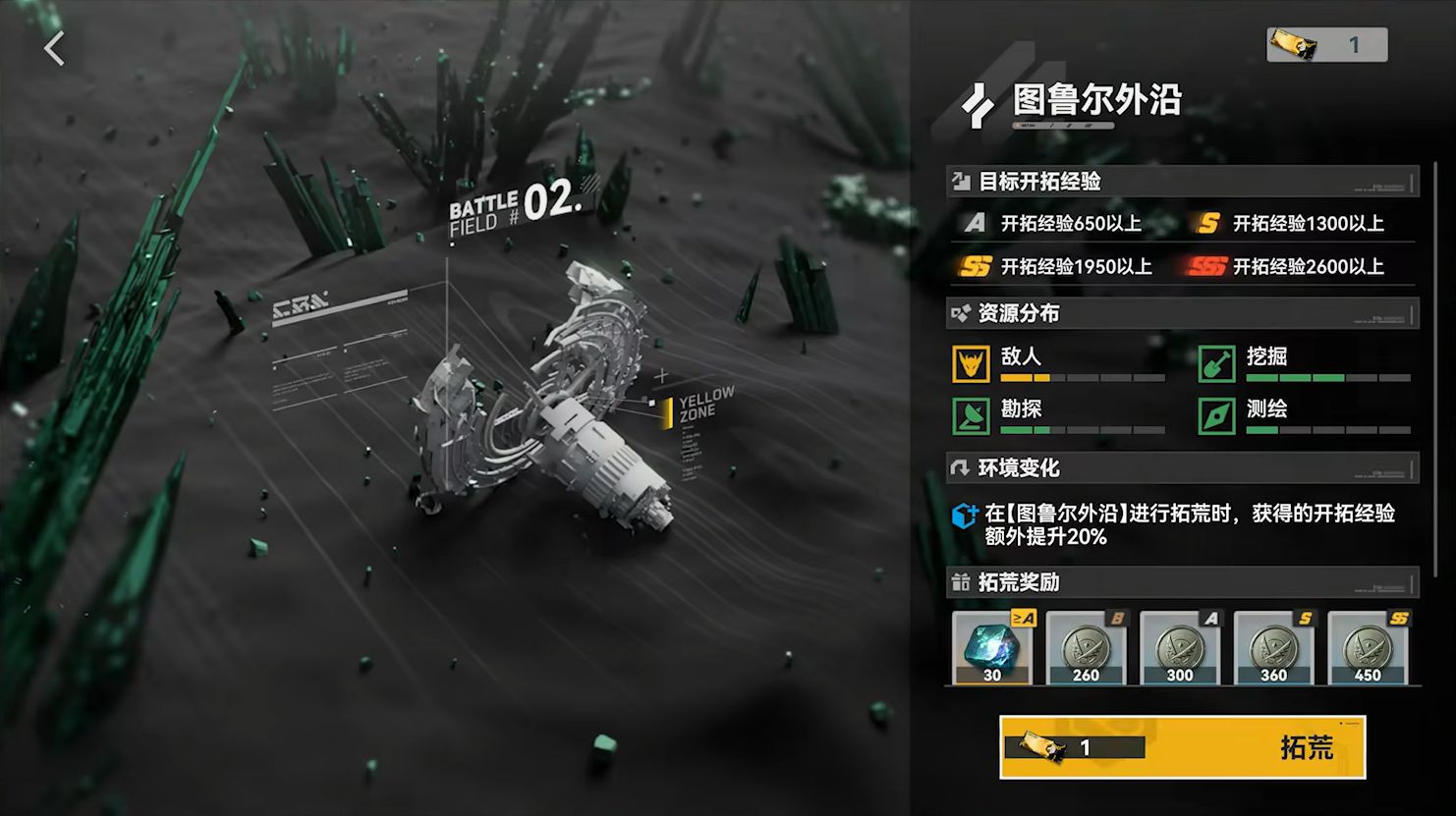Select the A-rank coin reward of 300

point(1180,647)
